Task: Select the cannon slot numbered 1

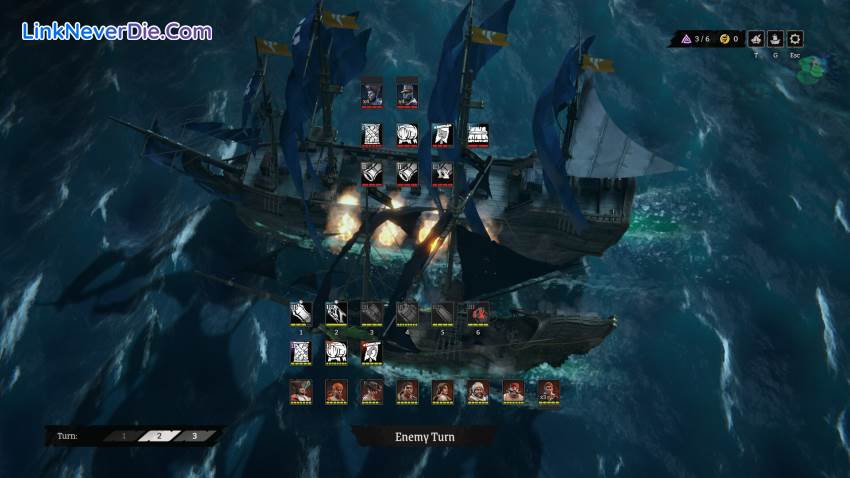Action: click(x=301, y=313)
